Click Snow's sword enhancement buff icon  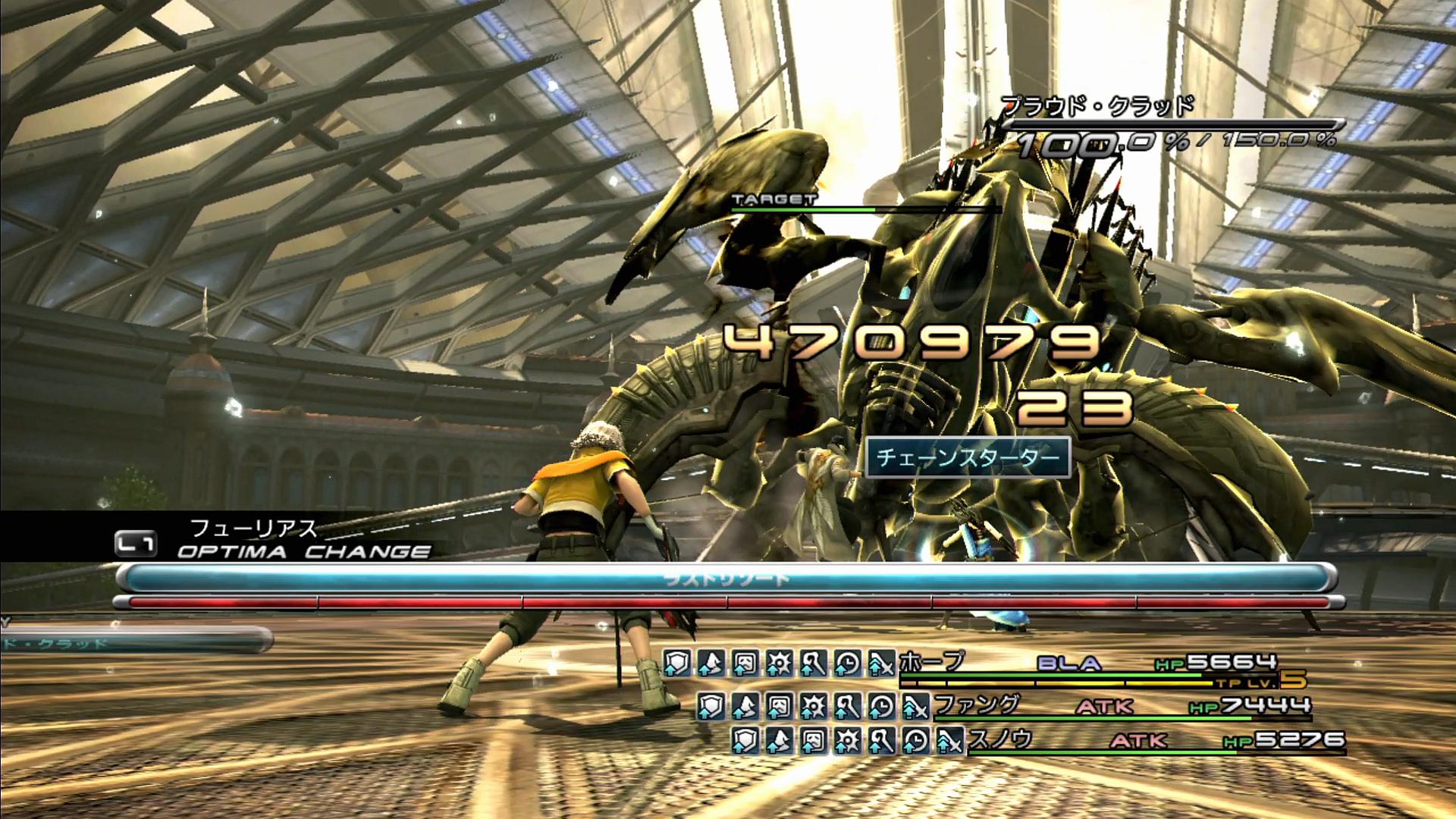click(949, 741)
